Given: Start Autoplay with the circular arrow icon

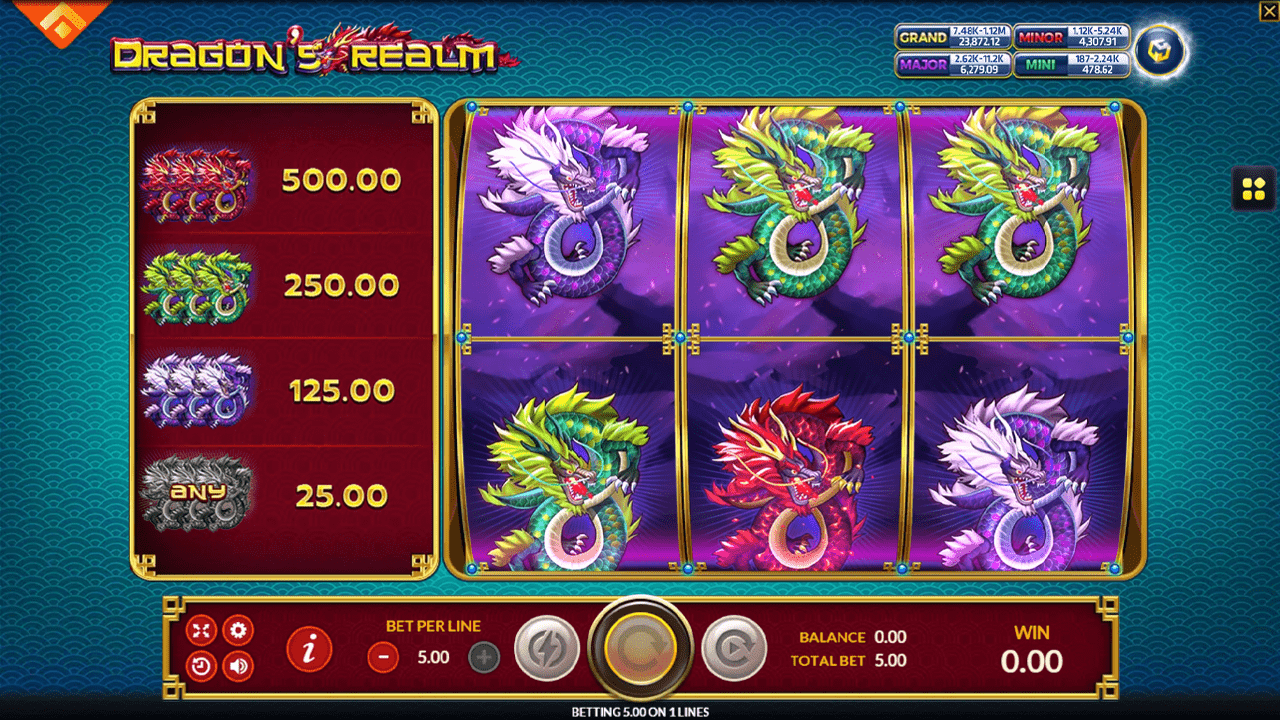Looking at the screenshot, I should click(x=733, y=647).
